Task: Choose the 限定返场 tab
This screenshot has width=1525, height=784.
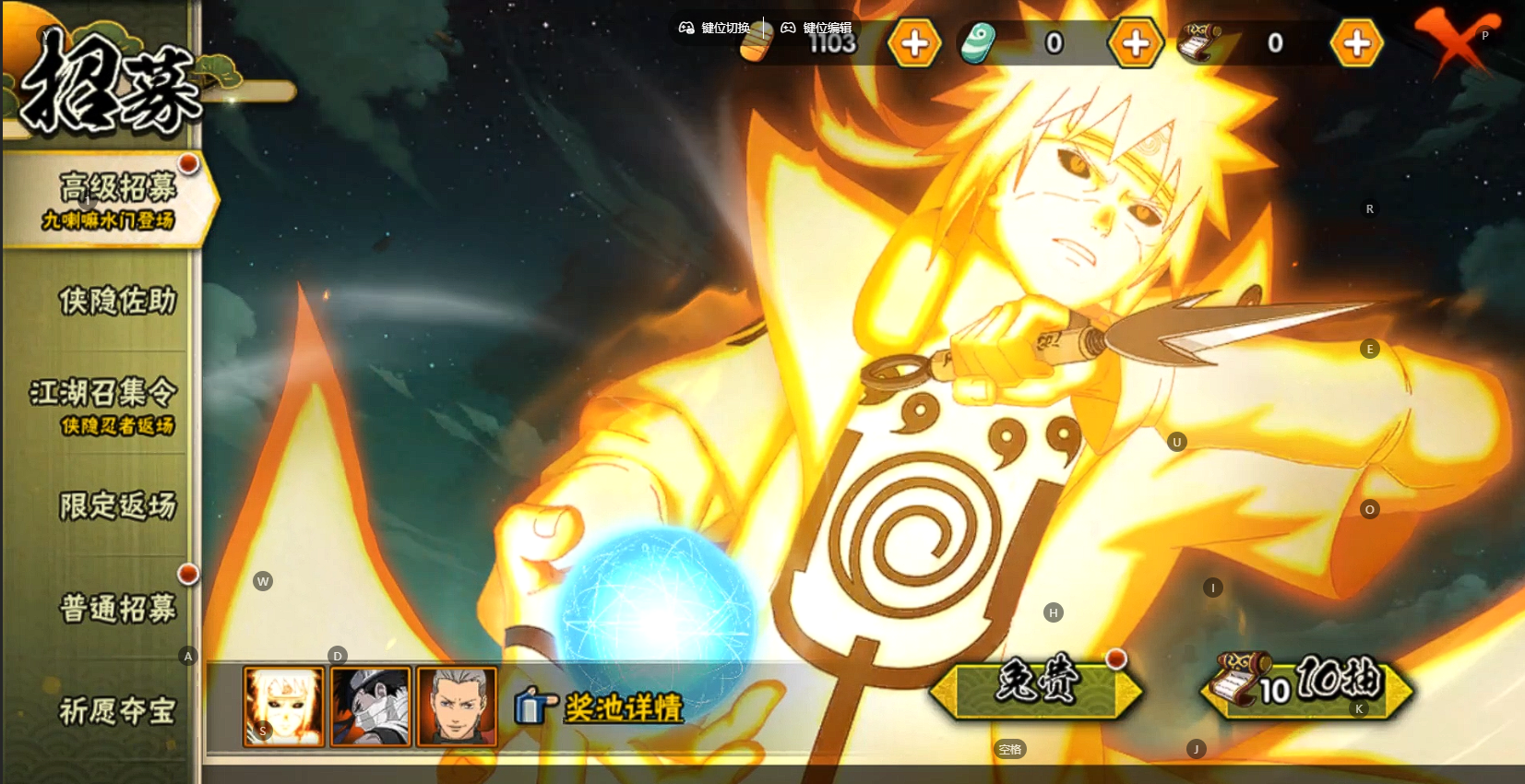Action: pyautogui.click(x=116, y=505)
